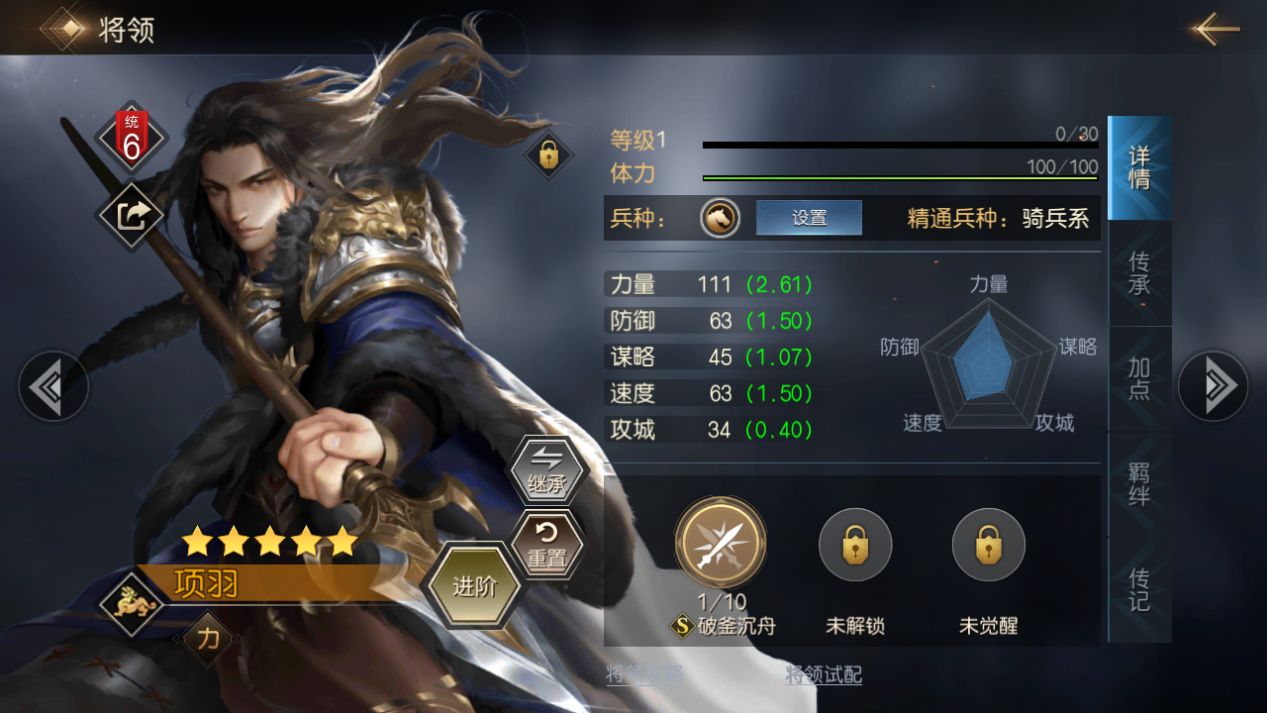Toggle the gold padlock lock icon beside the level

(548, 154)
